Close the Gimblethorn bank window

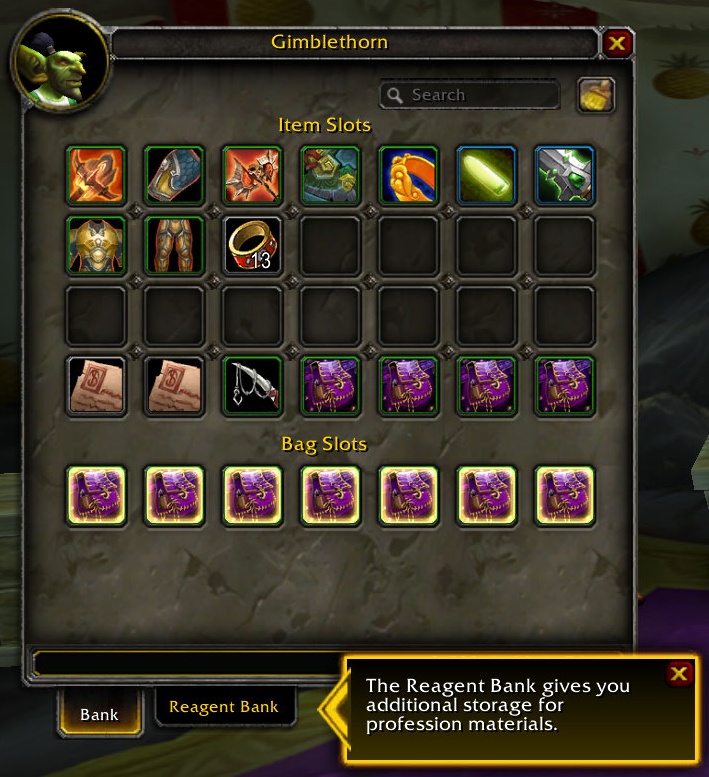point(617,43)
